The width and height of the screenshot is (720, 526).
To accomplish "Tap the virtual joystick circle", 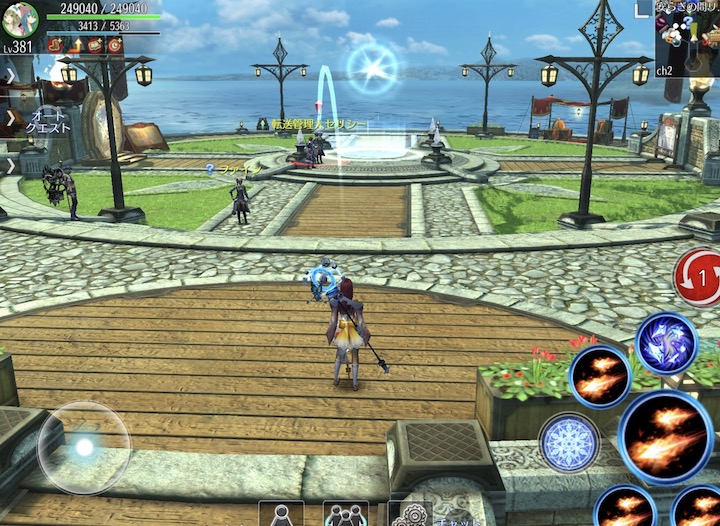I will click(84, 447).
